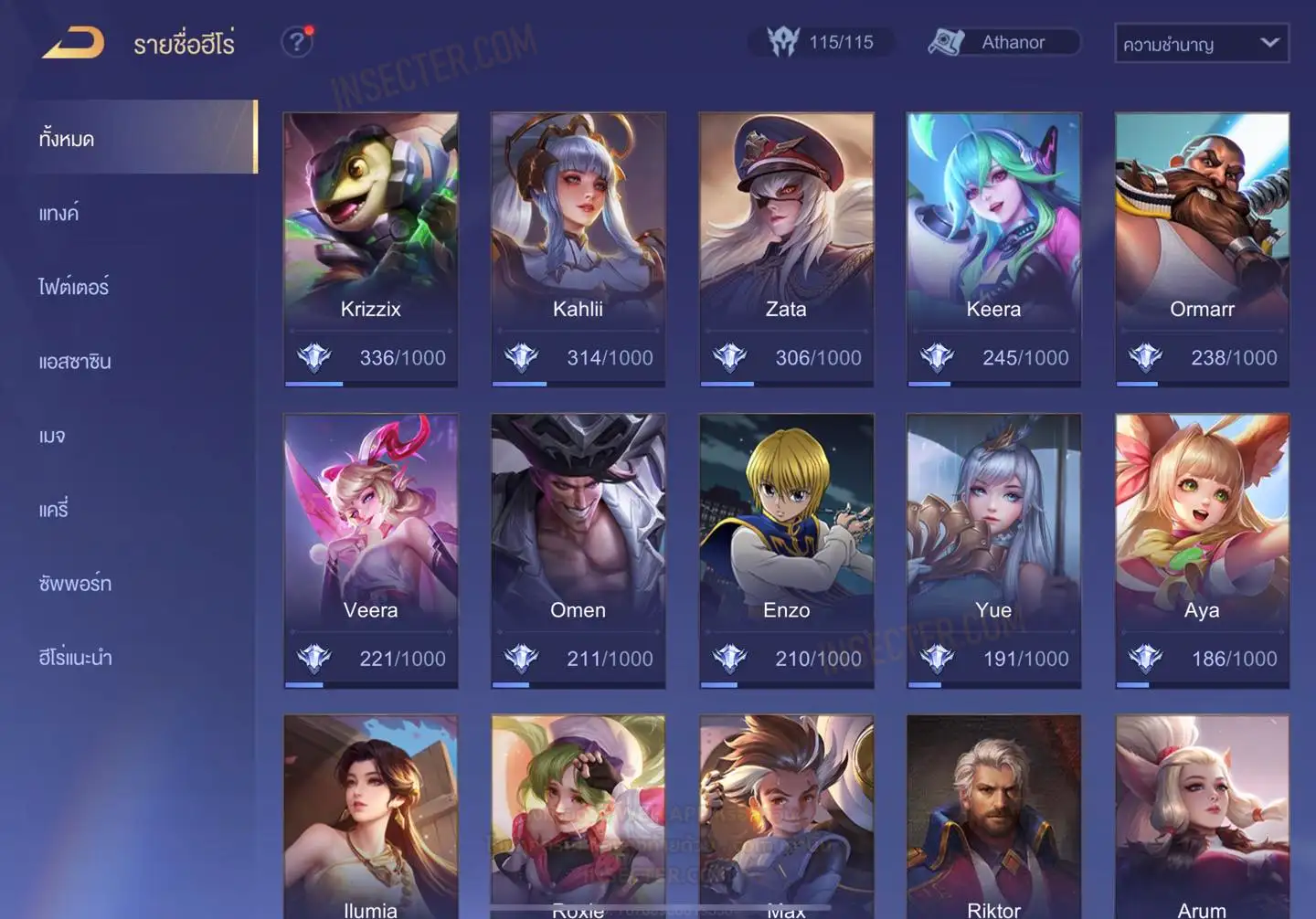1316x919 pixels.
Task: Select the Ormarr hero card
Action: [1202, 248]
